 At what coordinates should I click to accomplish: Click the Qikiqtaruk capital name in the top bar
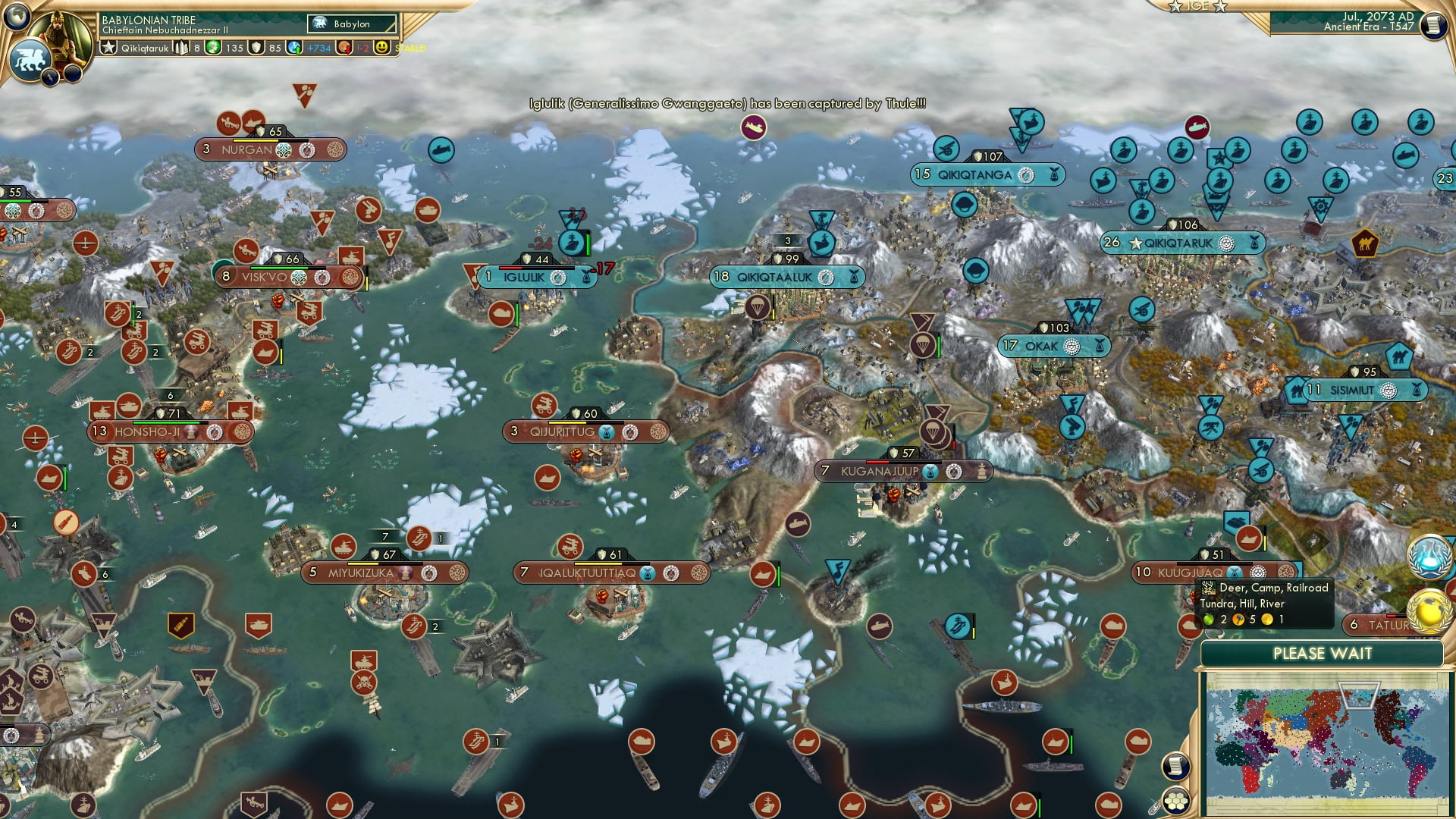point(144,49)
